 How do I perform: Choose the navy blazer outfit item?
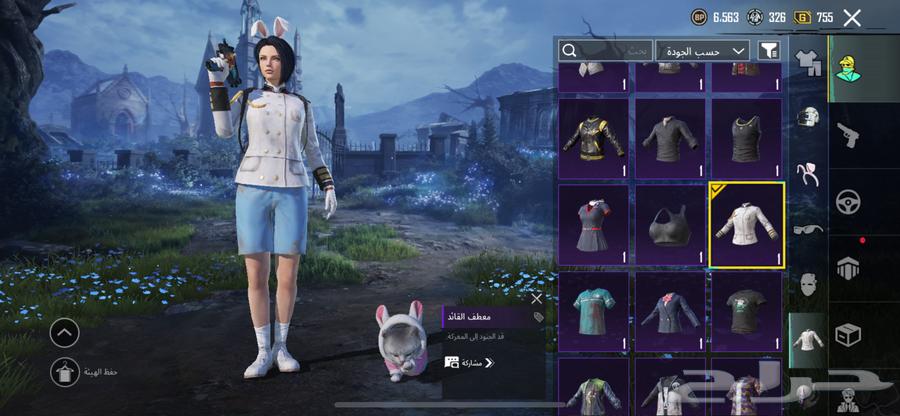[x=670, y=312]
